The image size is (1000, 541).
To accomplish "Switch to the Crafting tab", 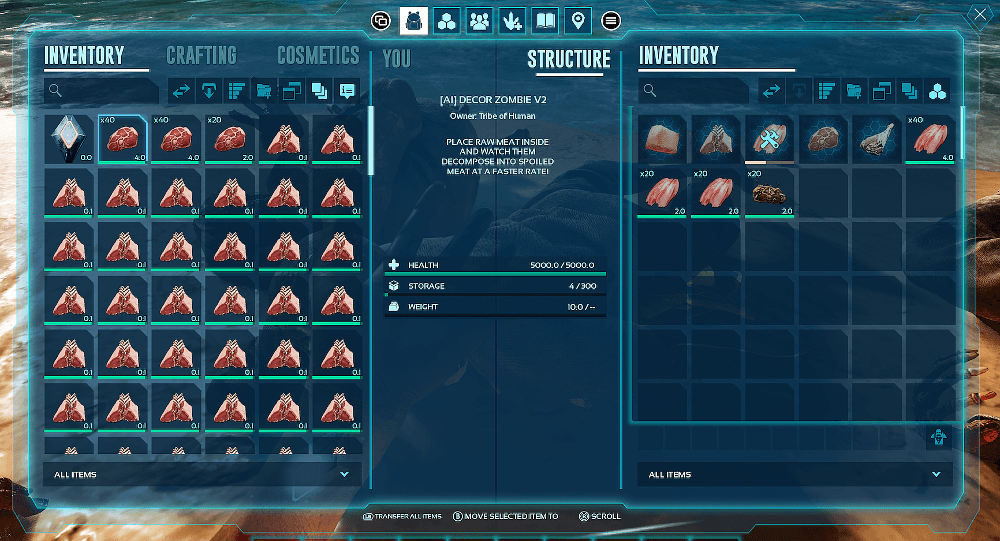I will (x=201, y=56).
